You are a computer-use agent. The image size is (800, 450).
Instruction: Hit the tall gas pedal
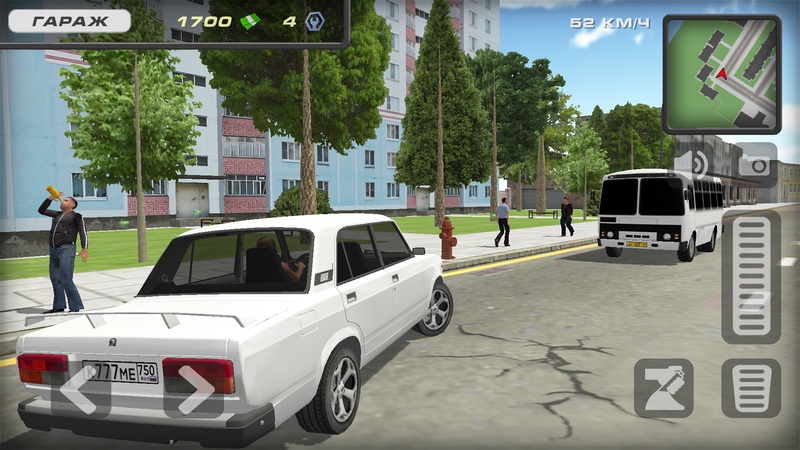(751, 277)
